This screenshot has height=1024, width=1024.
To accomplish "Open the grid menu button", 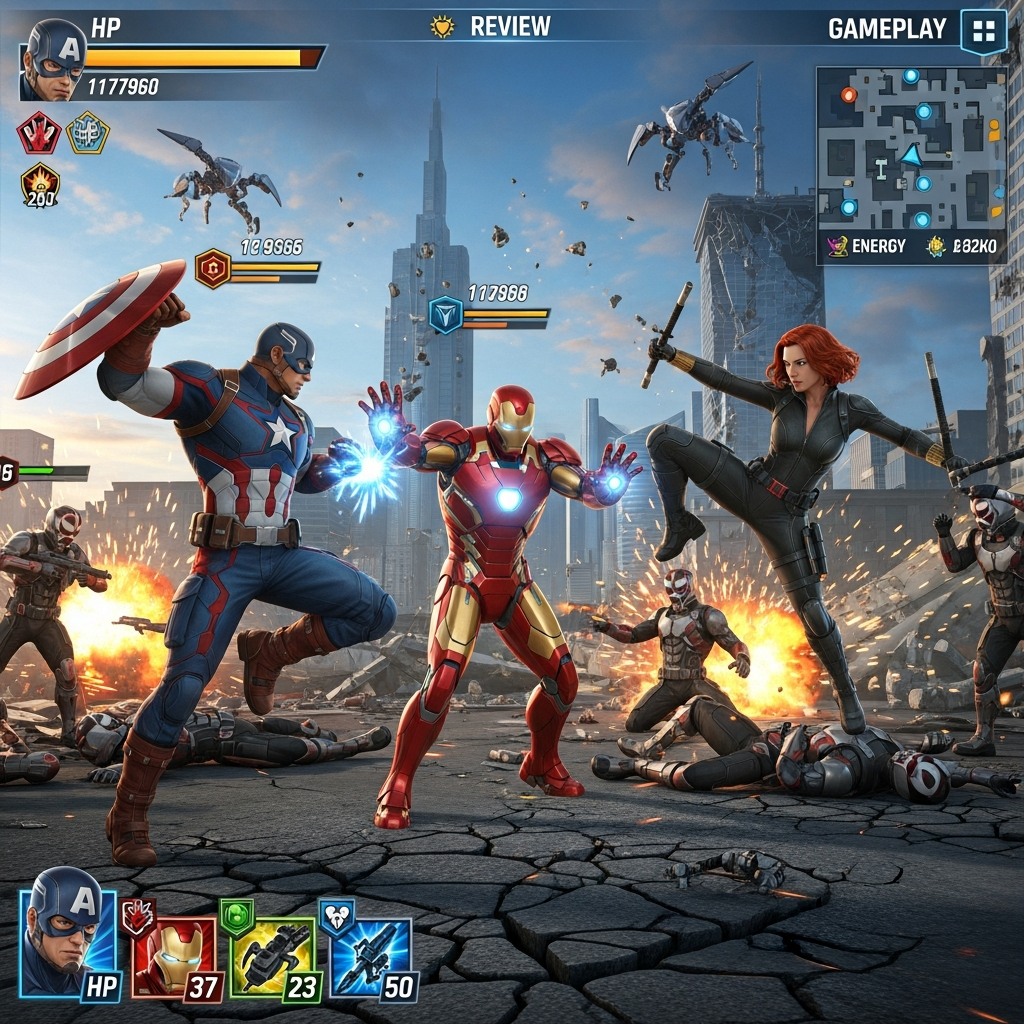I will [x=982, y=30].
